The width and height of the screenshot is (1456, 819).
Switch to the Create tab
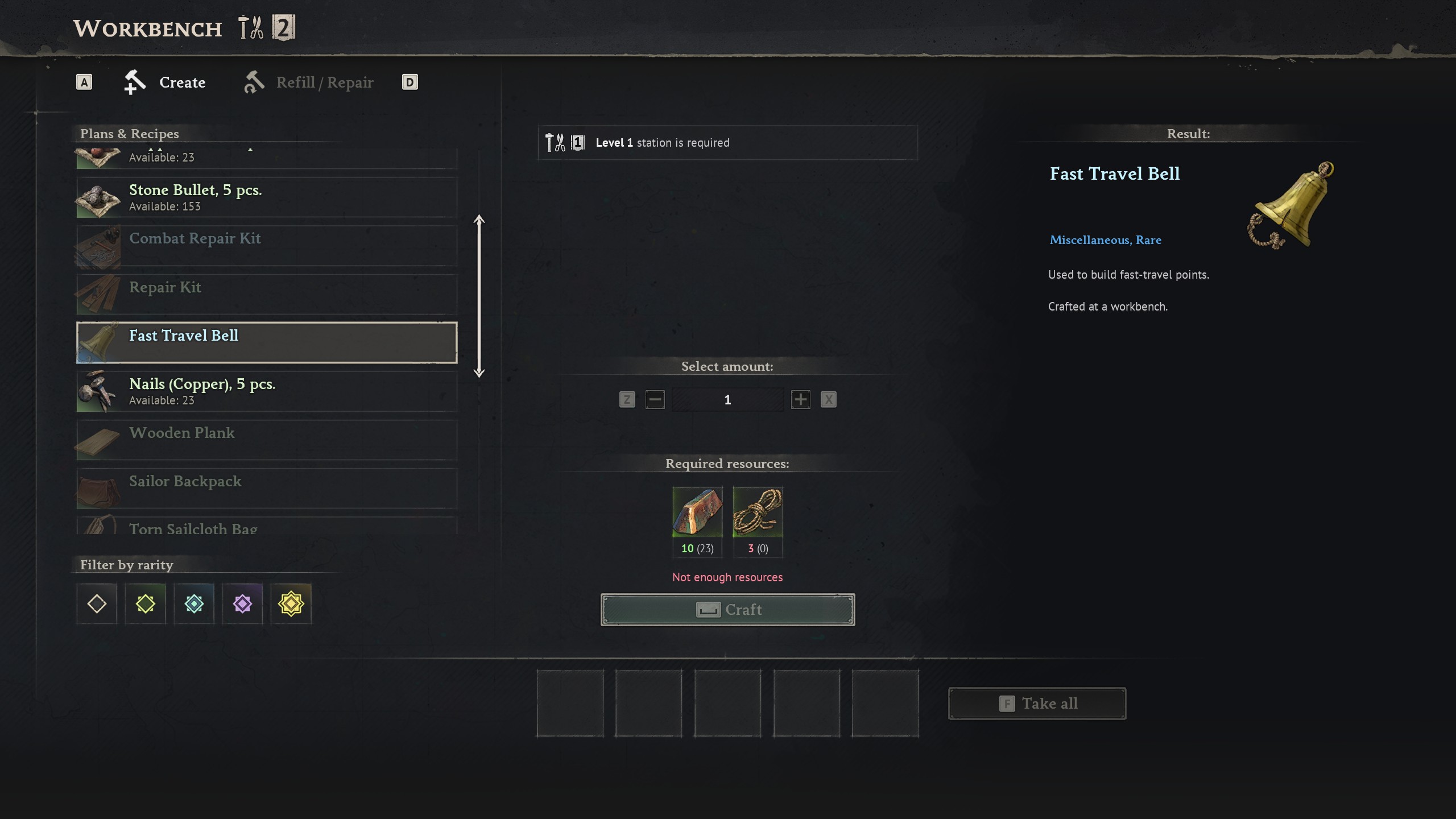click(165, 82)
